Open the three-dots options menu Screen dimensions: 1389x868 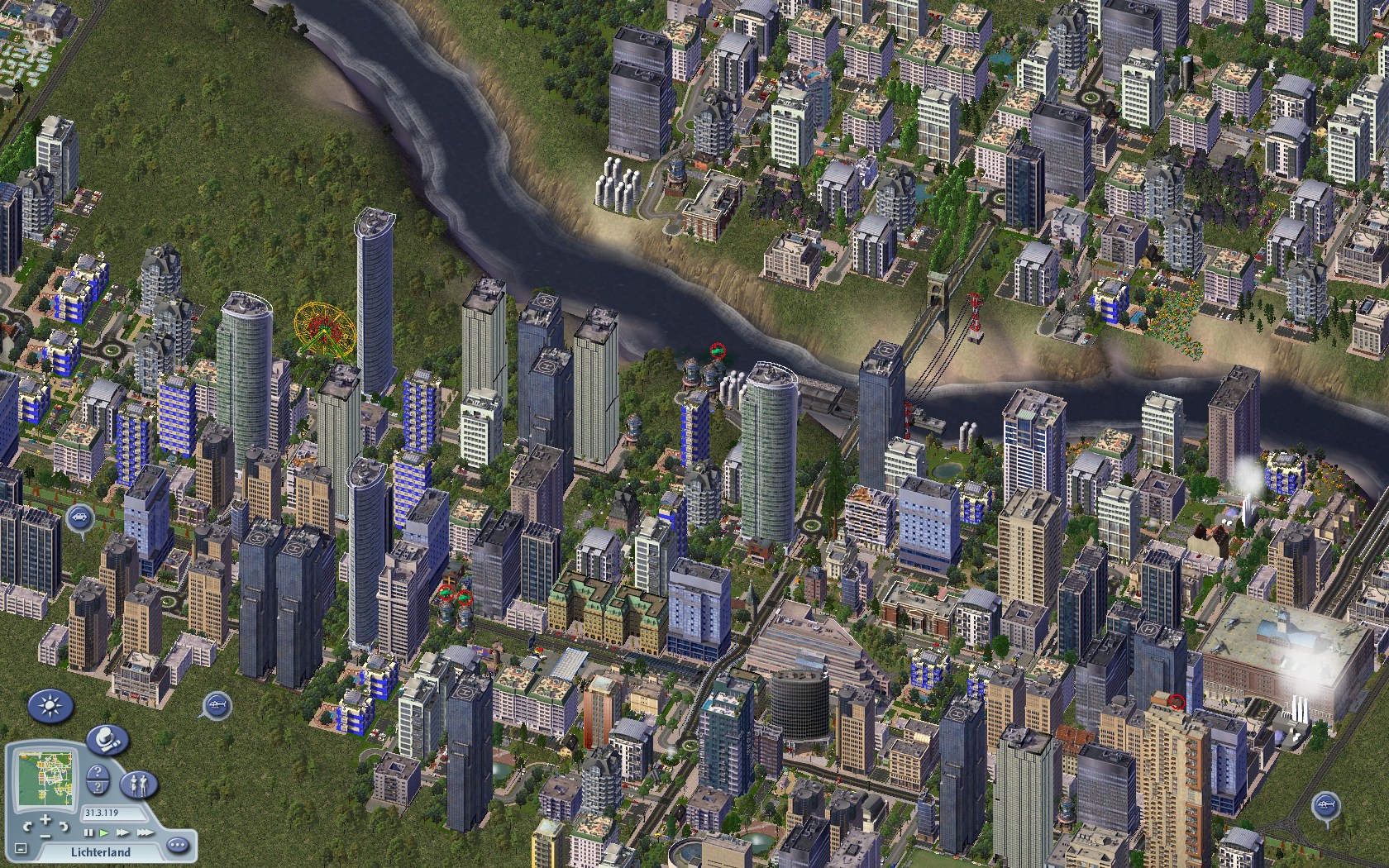coord(177,845)
